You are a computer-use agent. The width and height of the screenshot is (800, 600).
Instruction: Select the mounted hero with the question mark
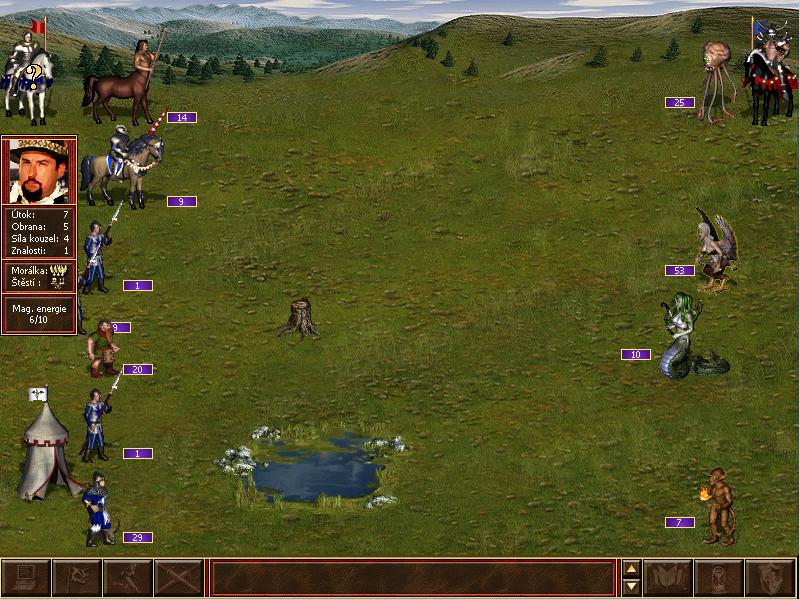coord(27,75)
